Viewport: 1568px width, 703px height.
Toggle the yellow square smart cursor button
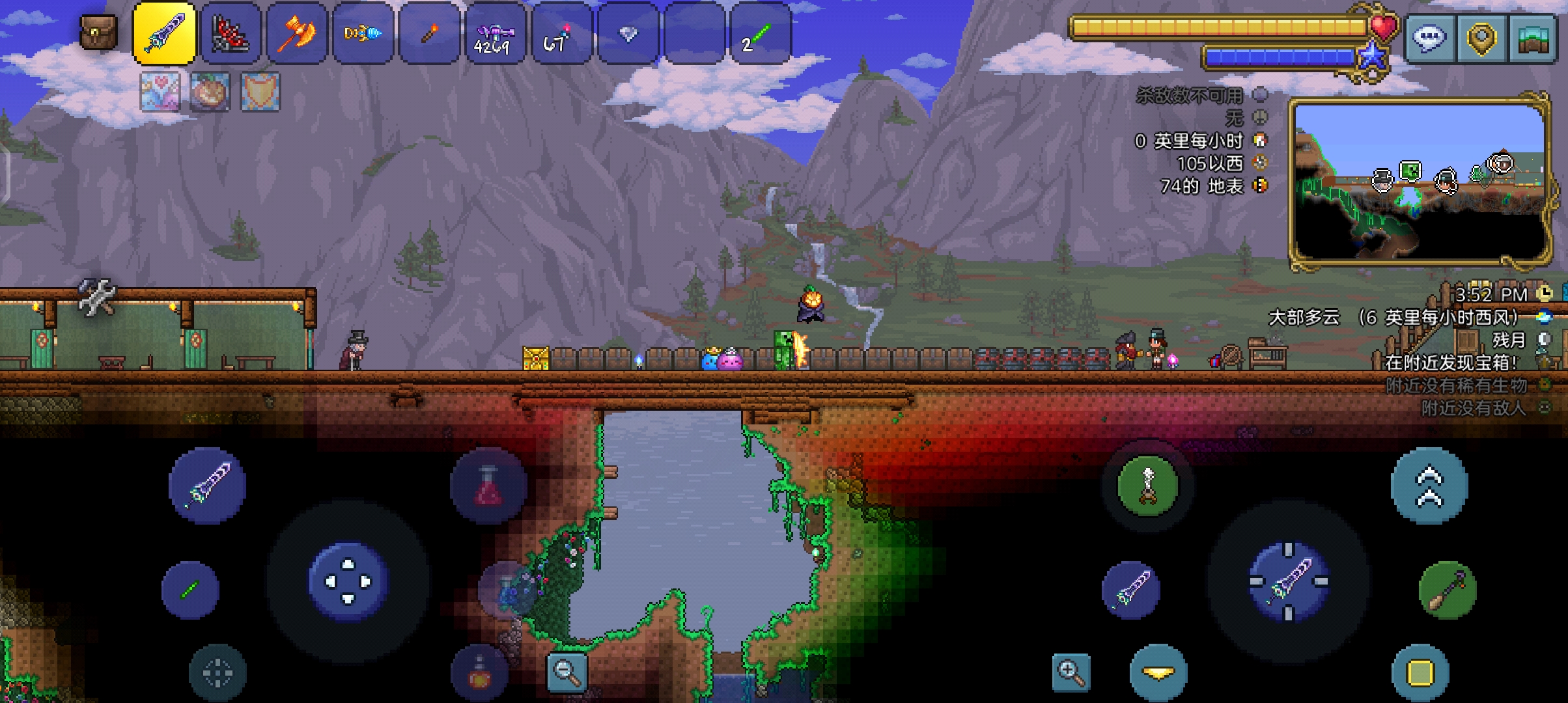[x=1420, y=673]
